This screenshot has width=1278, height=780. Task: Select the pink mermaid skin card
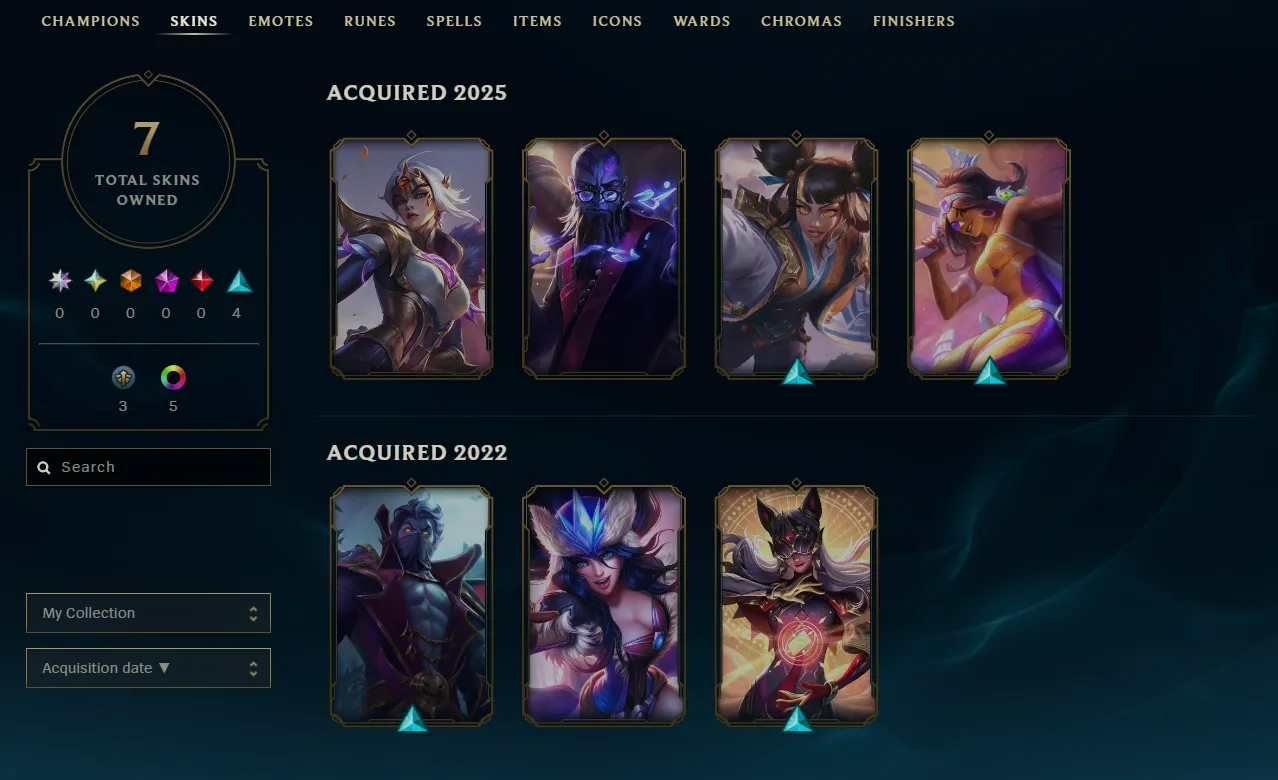tap(989, 257)
